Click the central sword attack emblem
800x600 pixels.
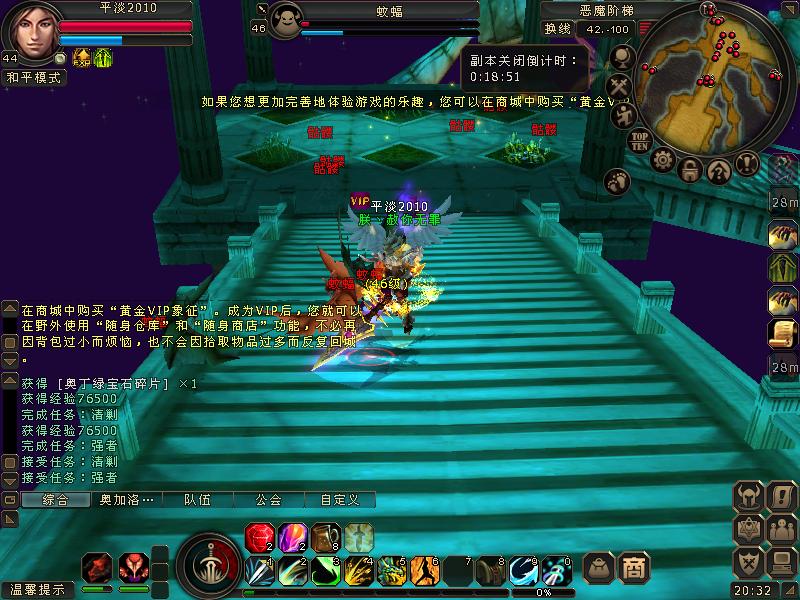click(208, 567)
